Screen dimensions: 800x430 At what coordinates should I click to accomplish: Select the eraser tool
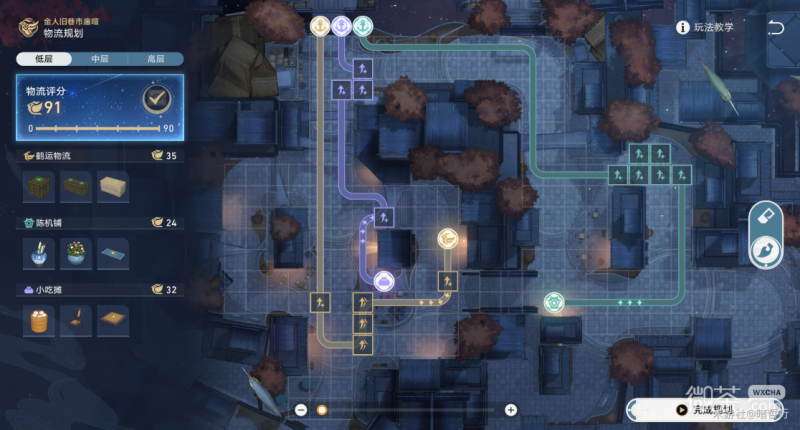coord(767,215)
